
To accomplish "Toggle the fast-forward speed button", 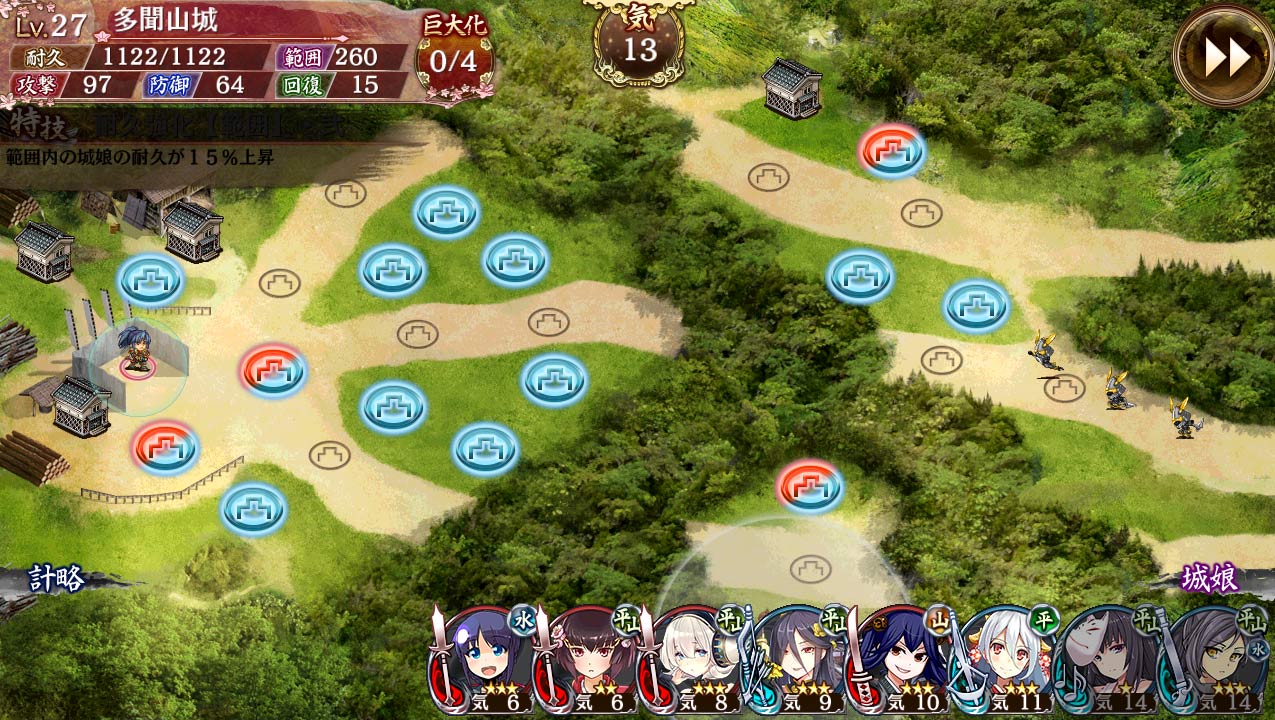I will click(x=1224, y=56).
